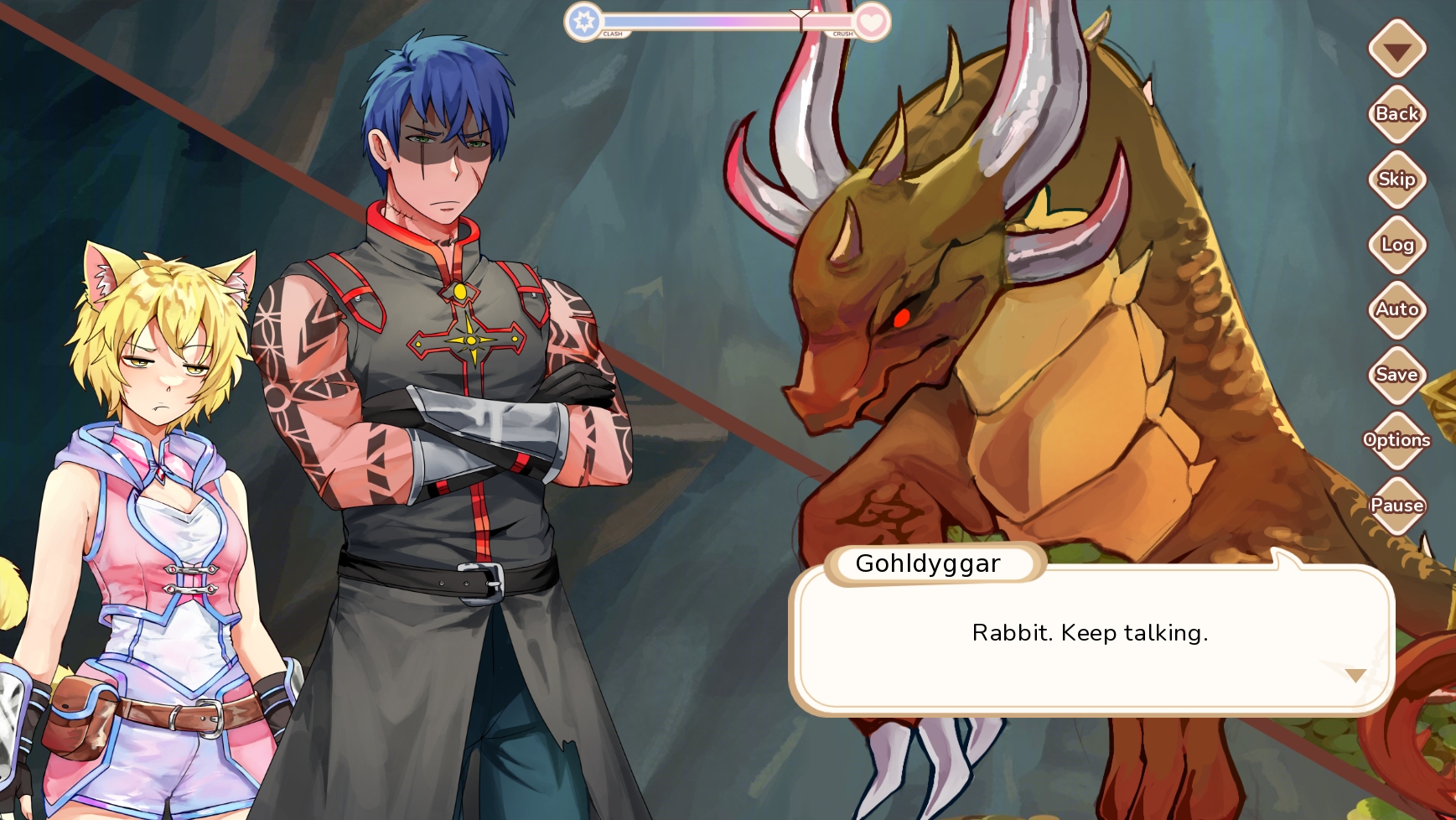Collapse the side menu with the arrow button
This screenshot has height=820, width=1456.
(x=1396, y=50)
